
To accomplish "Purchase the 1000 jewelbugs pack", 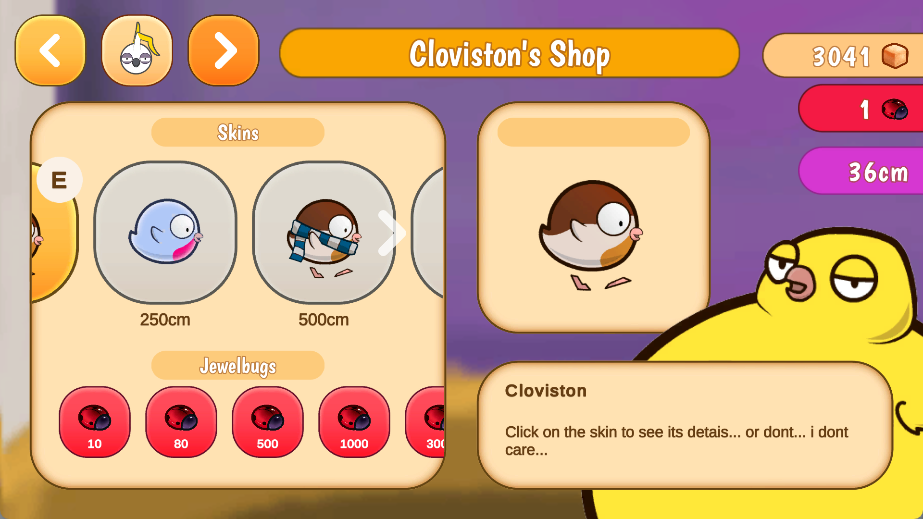I will pyautogui.click(x=354, y=422).
